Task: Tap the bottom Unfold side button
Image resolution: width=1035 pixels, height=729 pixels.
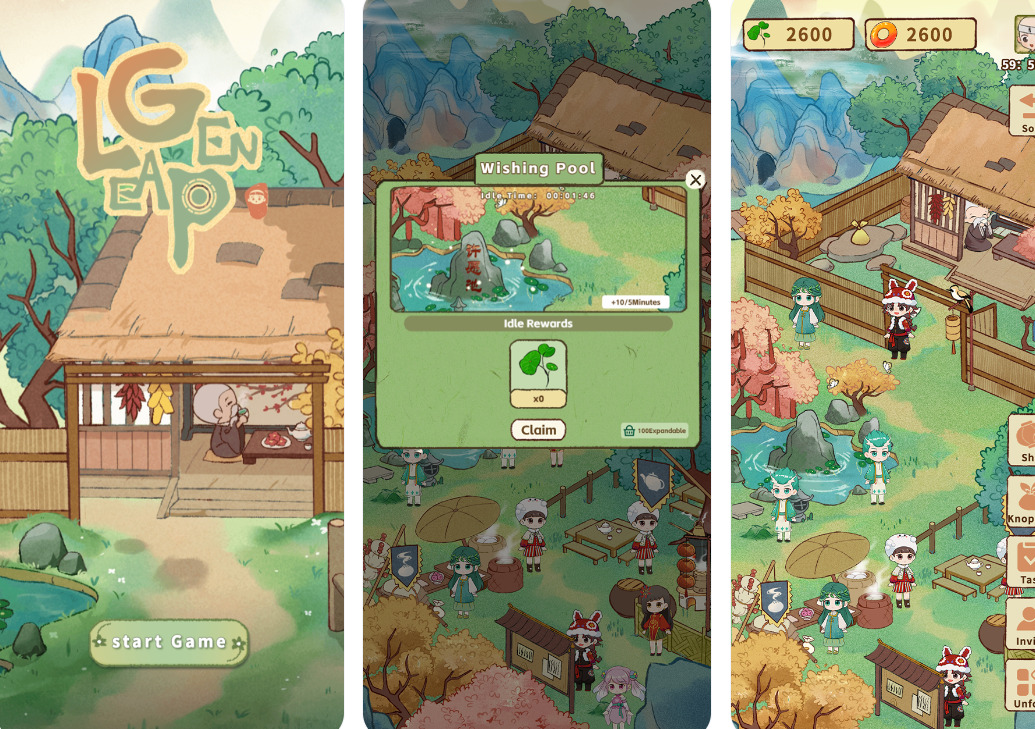Action: coord(1021,686)
